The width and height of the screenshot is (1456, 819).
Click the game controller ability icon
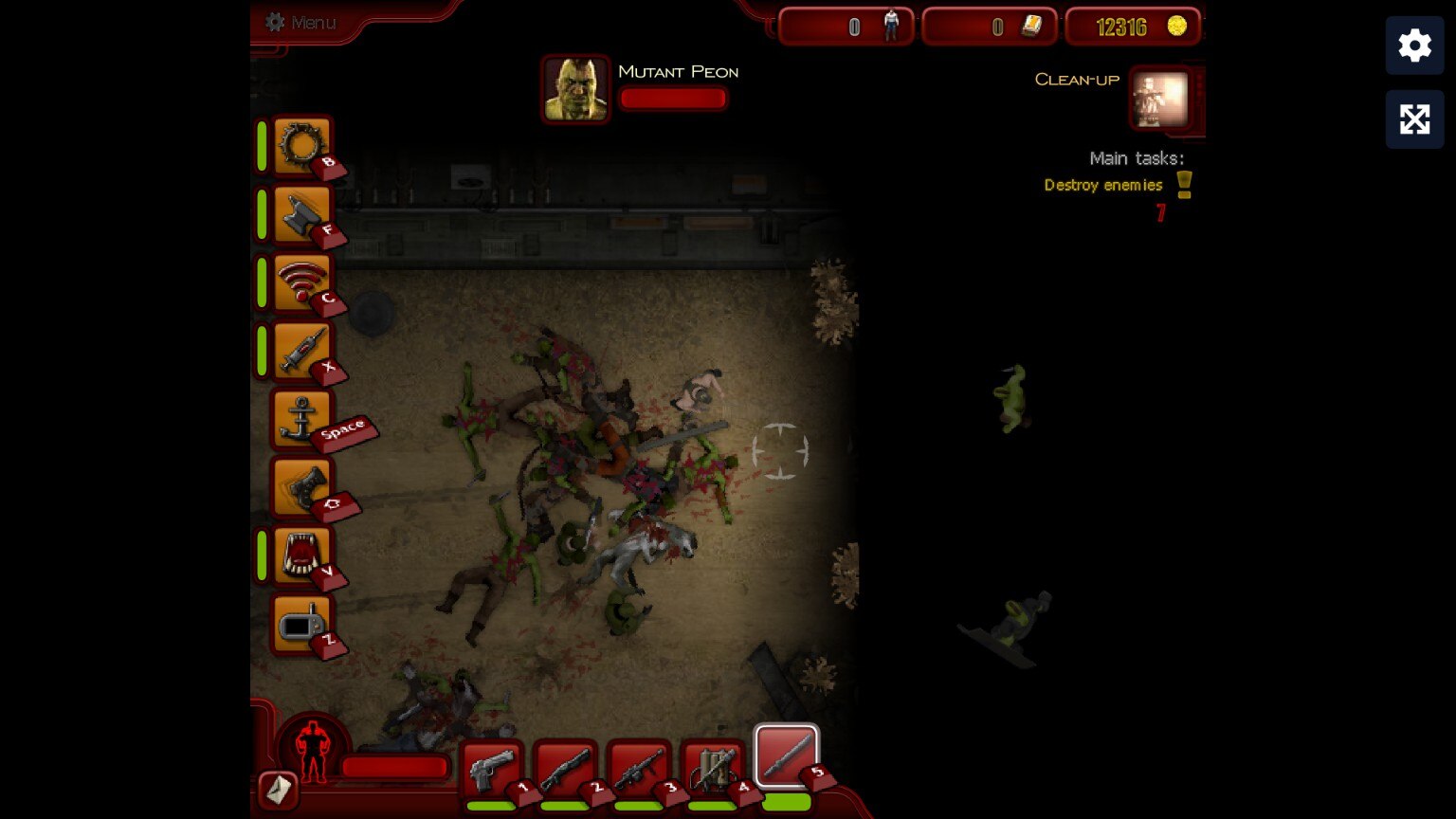pos(302,487)
